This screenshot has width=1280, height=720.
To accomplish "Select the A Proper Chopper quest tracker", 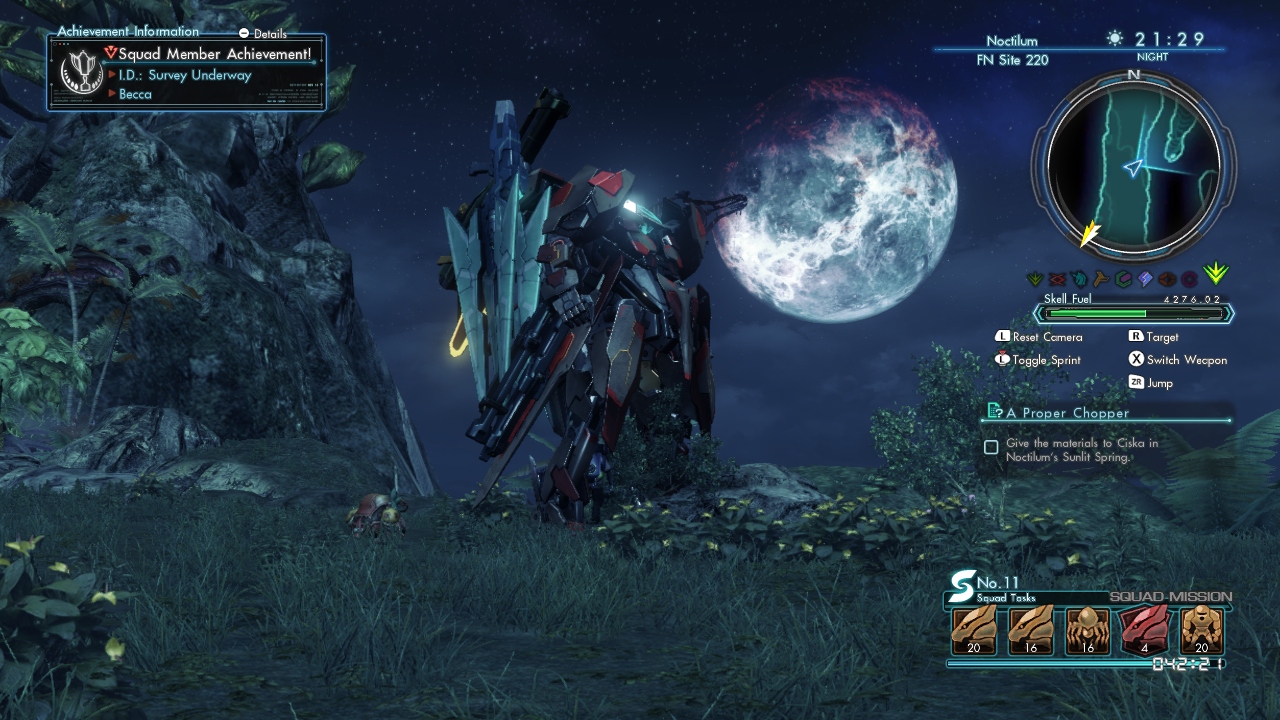I will 1067,412.
